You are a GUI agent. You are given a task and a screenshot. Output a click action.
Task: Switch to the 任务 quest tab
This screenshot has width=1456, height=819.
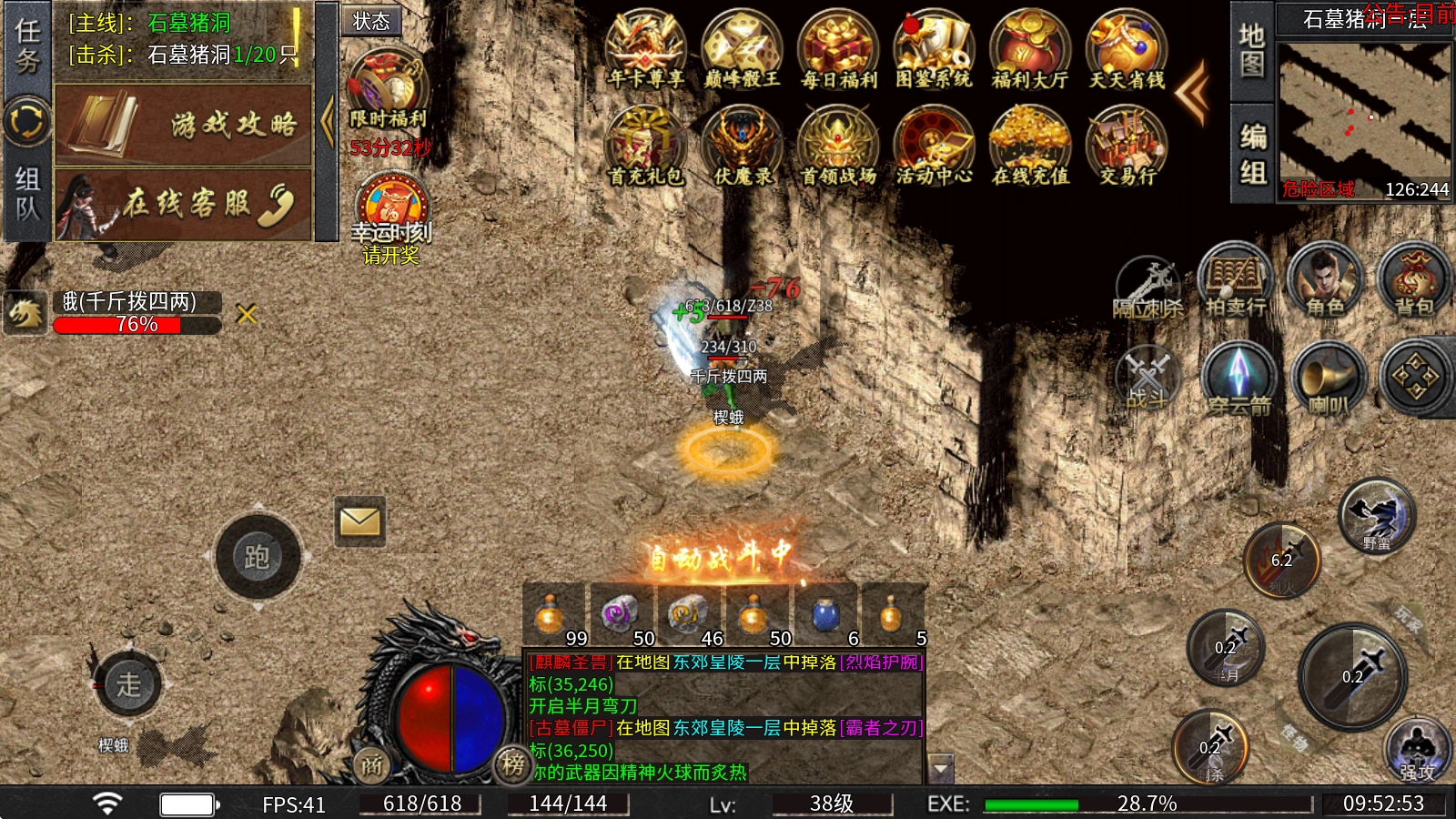[27, 45]
